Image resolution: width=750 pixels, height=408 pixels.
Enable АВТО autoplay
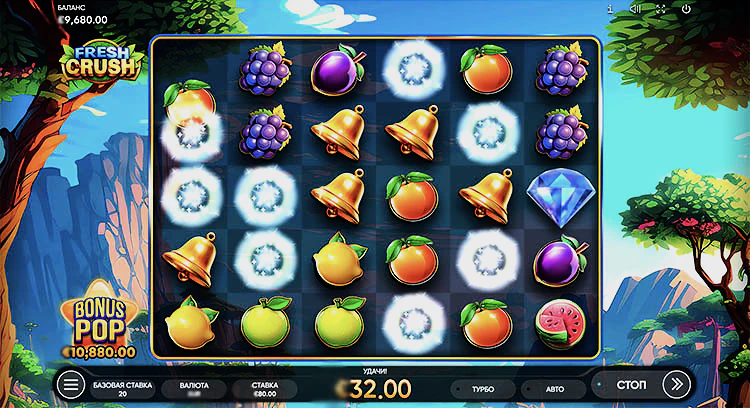coord(552,389)
